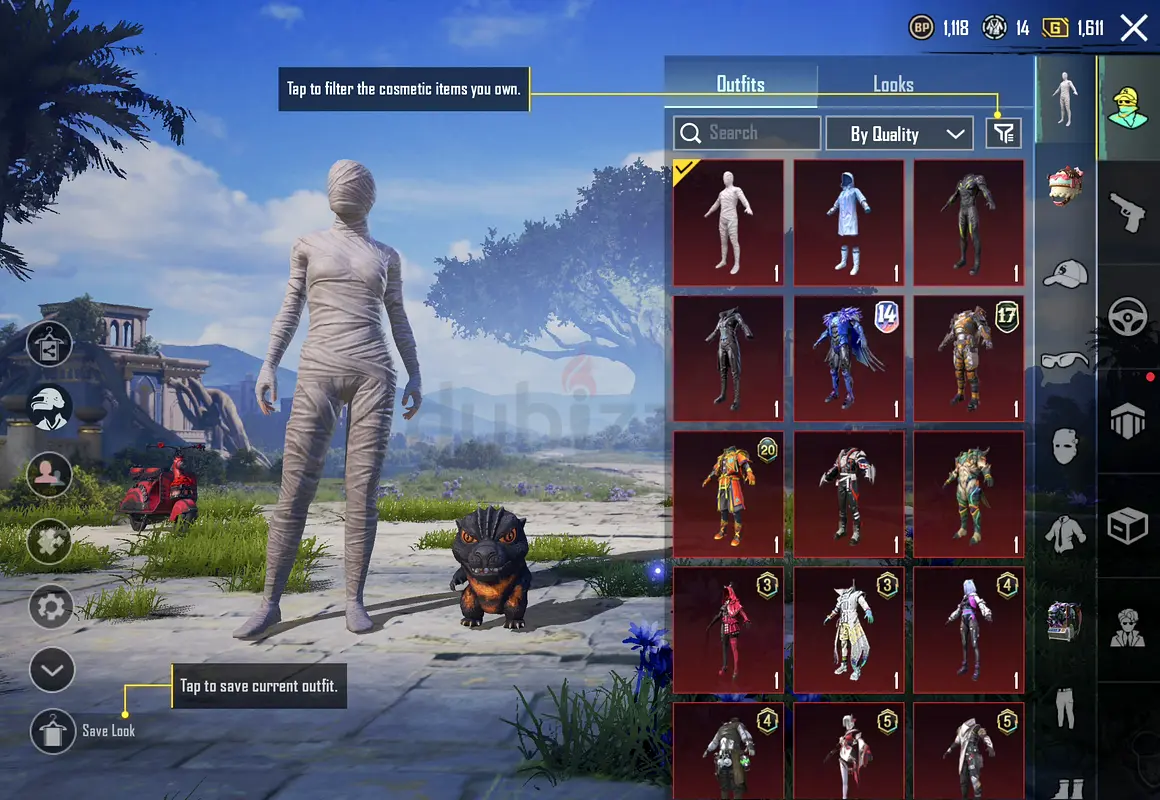This screenshot has width=1160, height=800.
Task: Save the current look
Action: [x=53, y=731]
